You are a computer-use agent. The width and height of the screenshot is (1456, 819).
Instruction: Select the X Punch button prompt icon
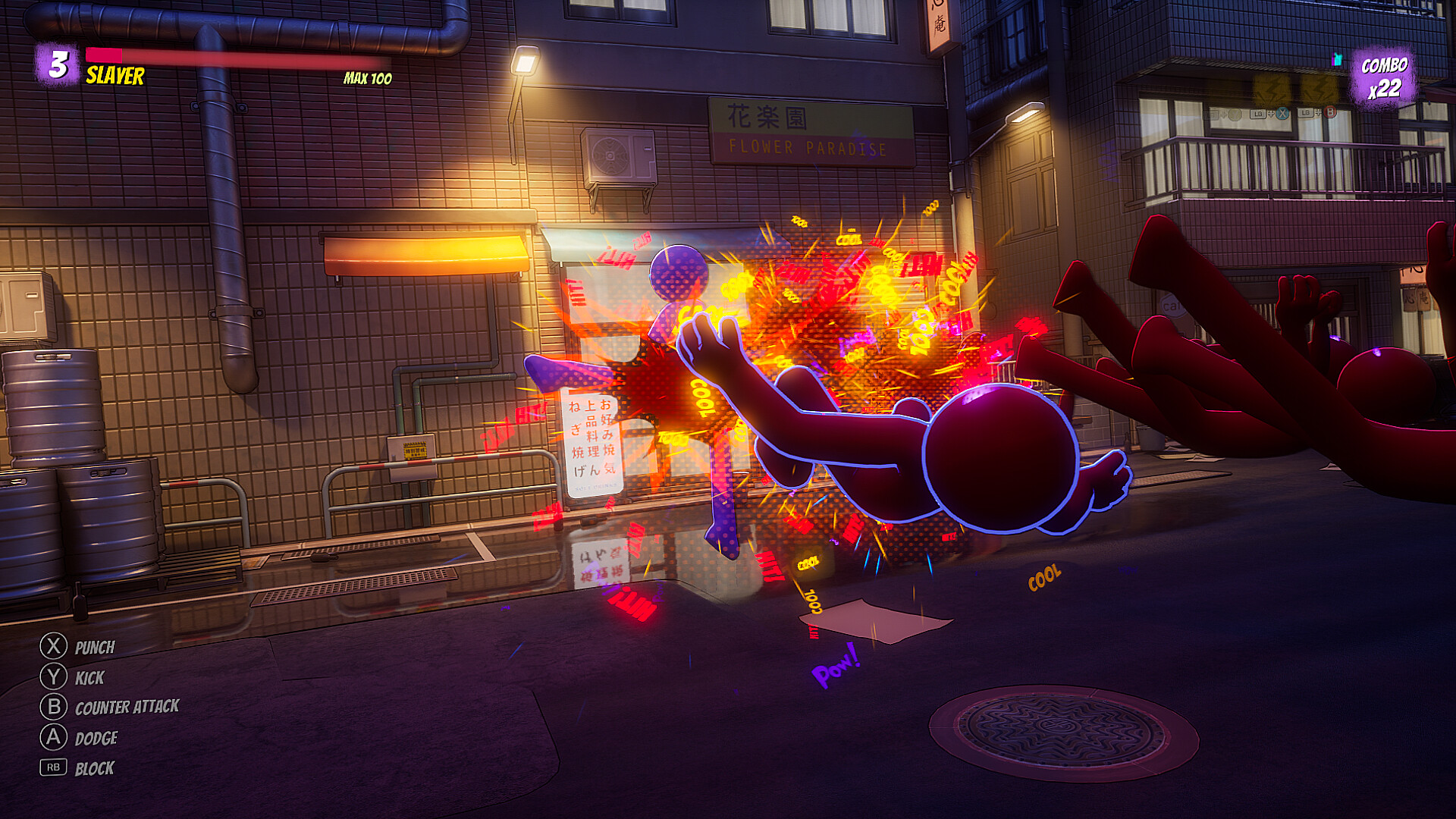click(x=52, y=648)
